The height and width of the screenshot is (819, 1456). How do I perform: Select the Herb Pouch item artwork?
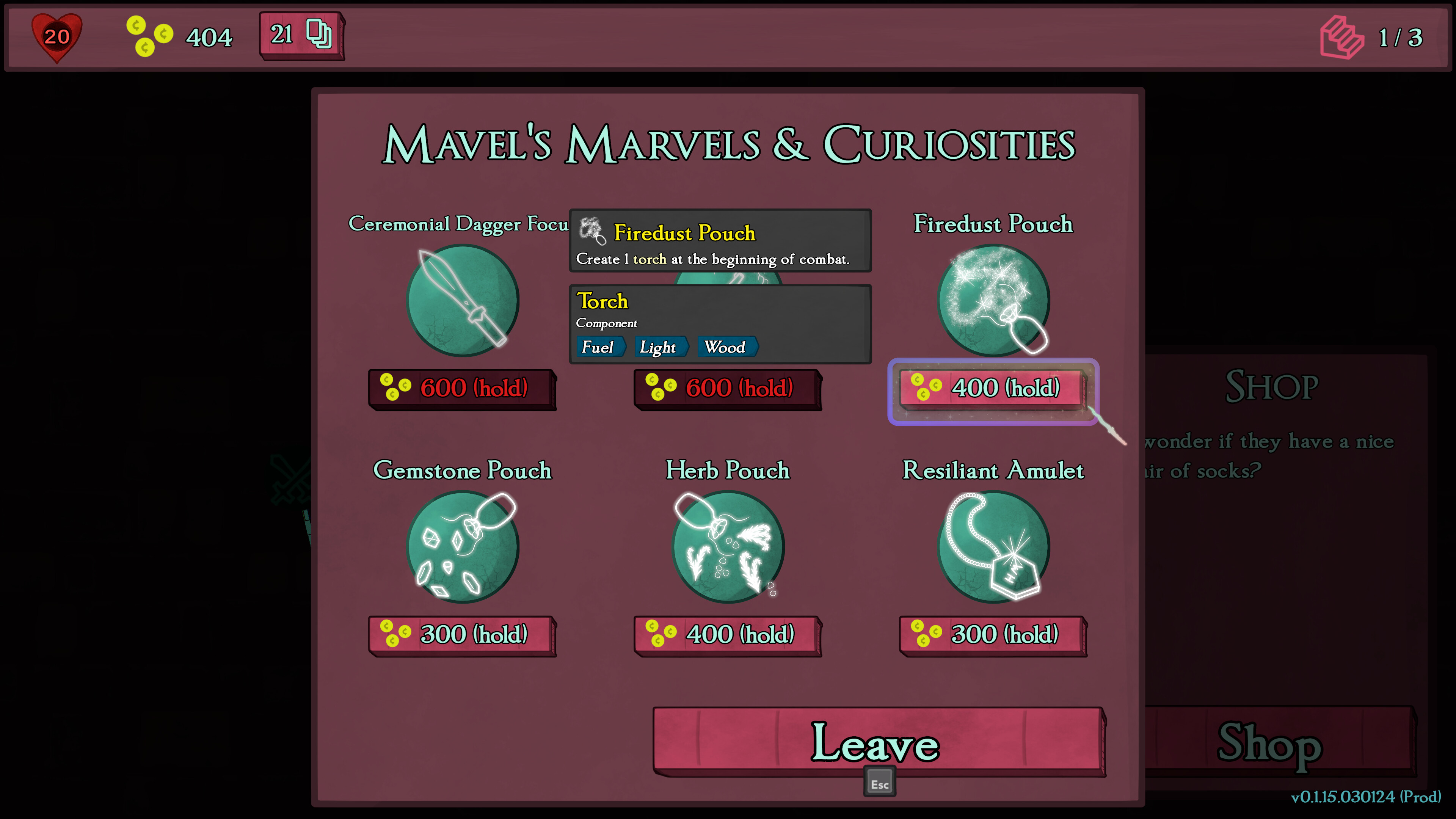pos(728,546)
